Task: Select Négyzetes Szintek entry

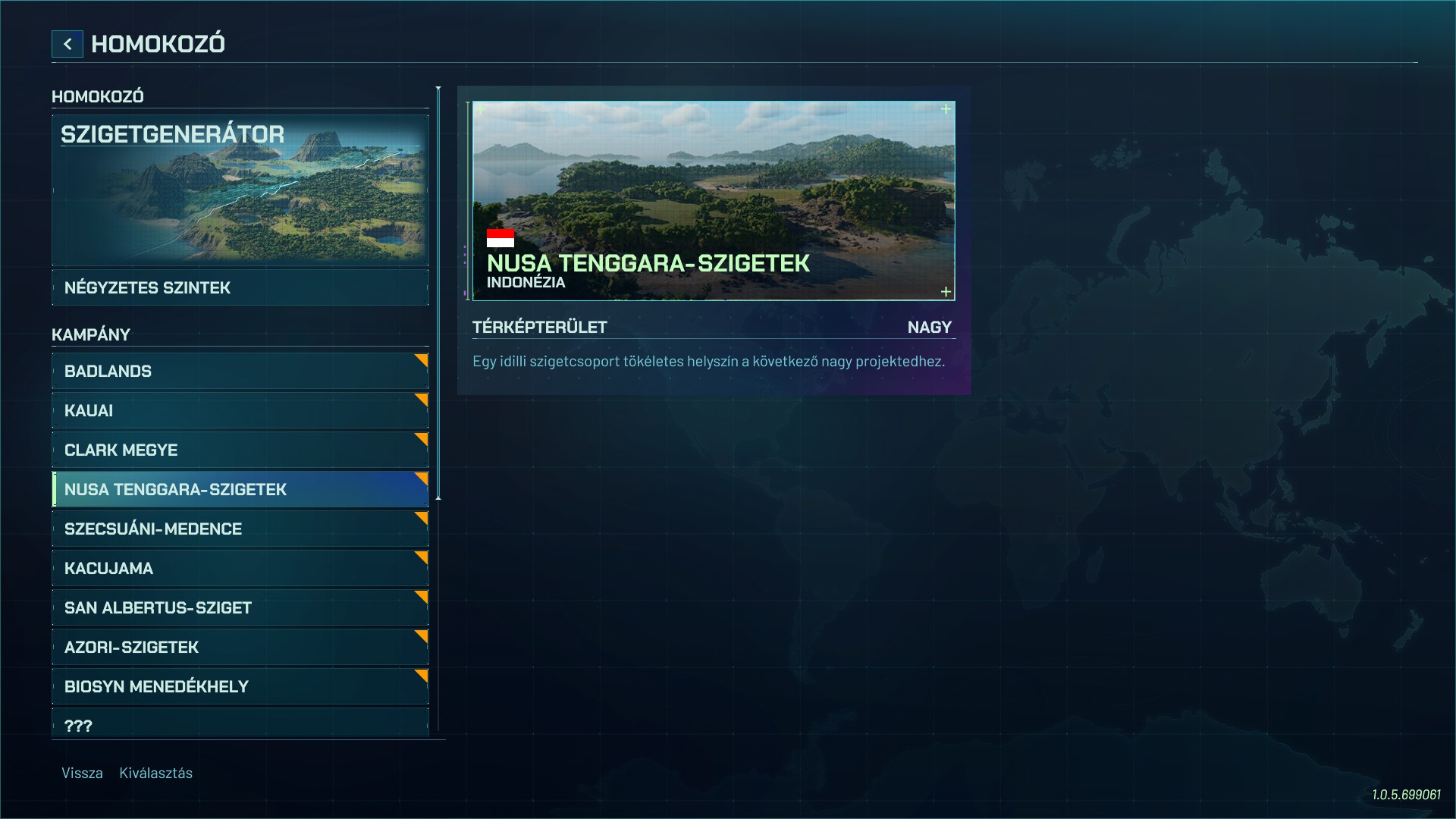Action: click(x=240, y=288)
